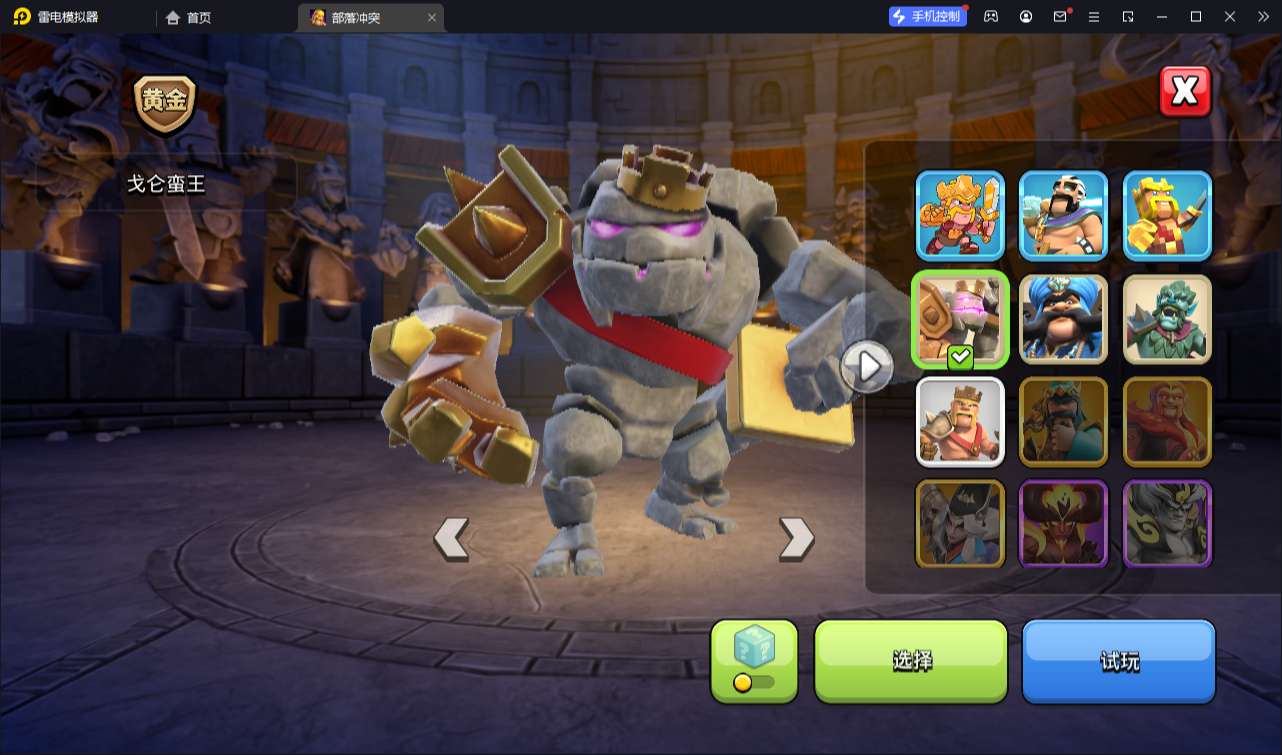This screenshot has width=1282, height=755.
Task: Confirm the skin with the green 选择 button
Action: tap(911, 660)
